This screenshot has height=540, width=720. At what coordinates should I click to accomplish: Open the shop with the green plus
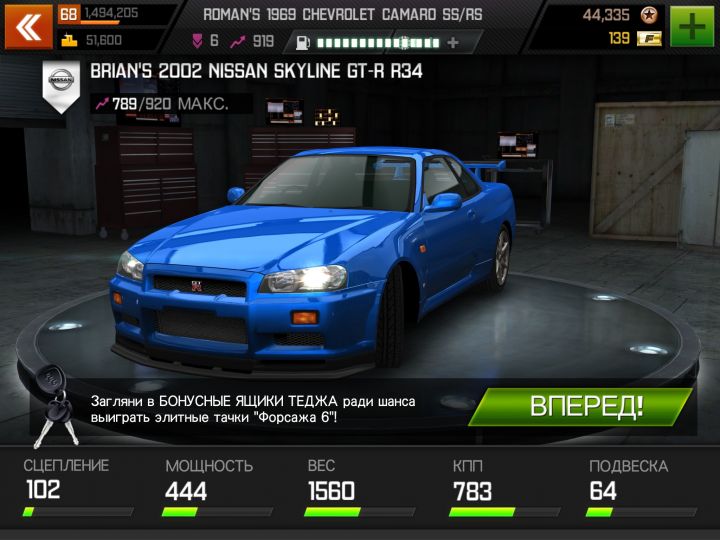(x=693, y=27)
